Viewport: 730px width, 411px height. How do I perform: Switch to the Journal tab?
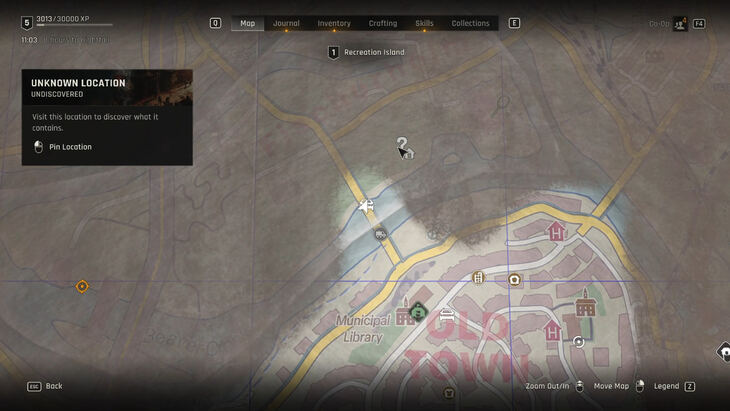pos(286,23)
